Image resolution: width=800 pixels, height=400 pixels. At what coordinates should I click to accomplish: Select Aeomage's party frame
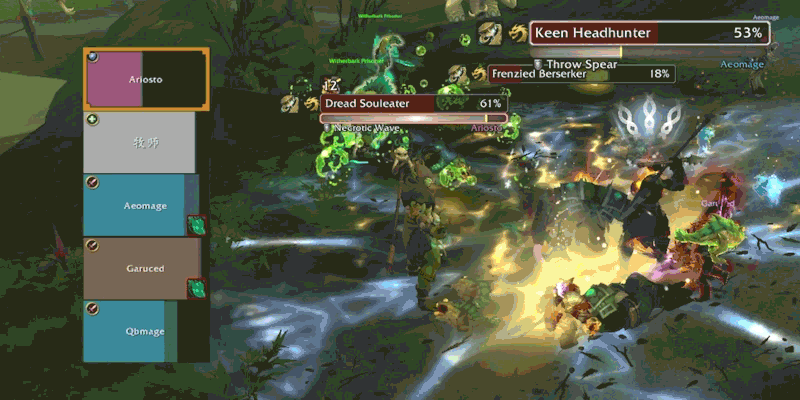[x=141, y=204]
